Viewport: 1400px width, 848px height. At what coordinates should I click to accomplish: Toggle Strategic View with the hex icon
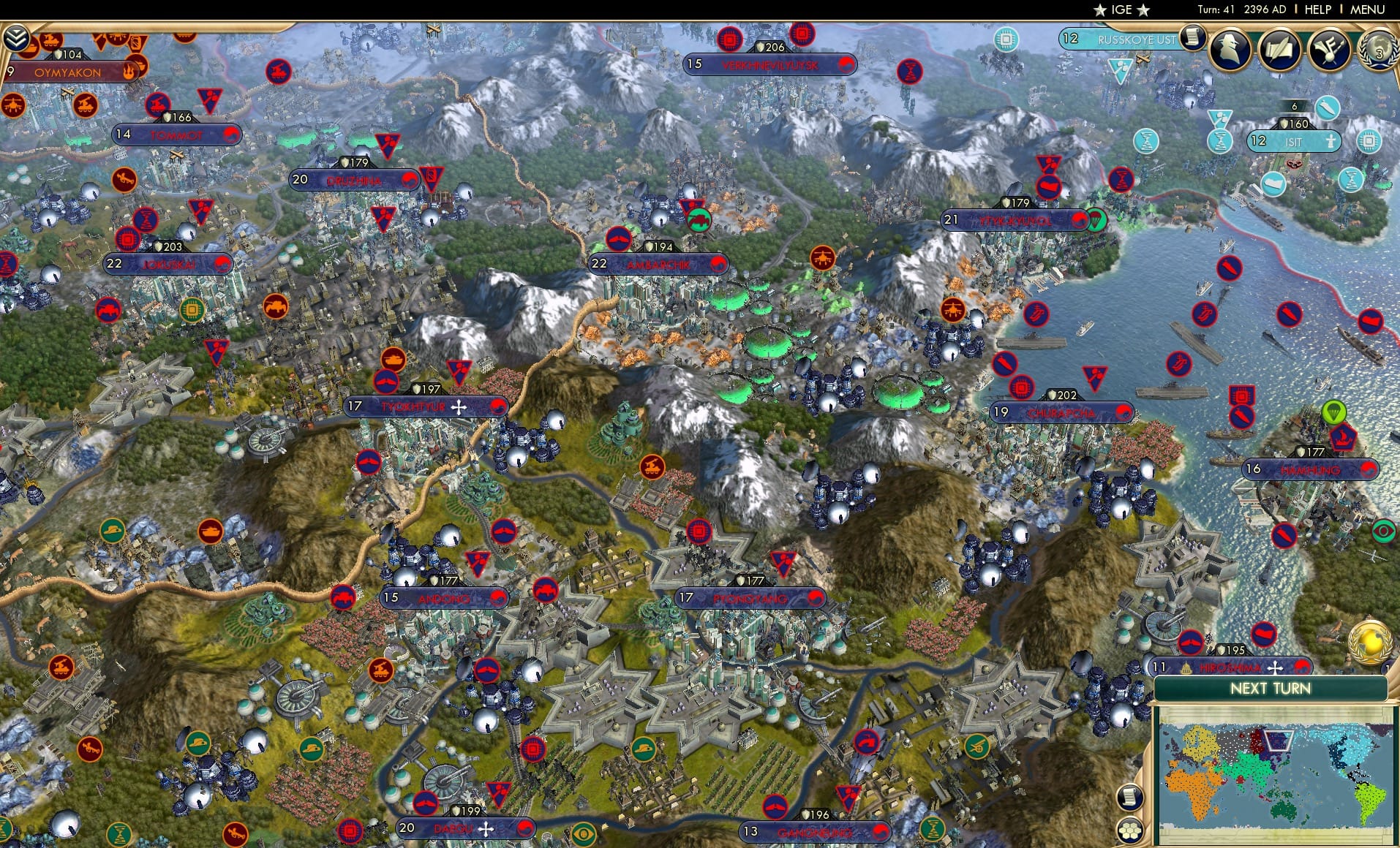1130,830
